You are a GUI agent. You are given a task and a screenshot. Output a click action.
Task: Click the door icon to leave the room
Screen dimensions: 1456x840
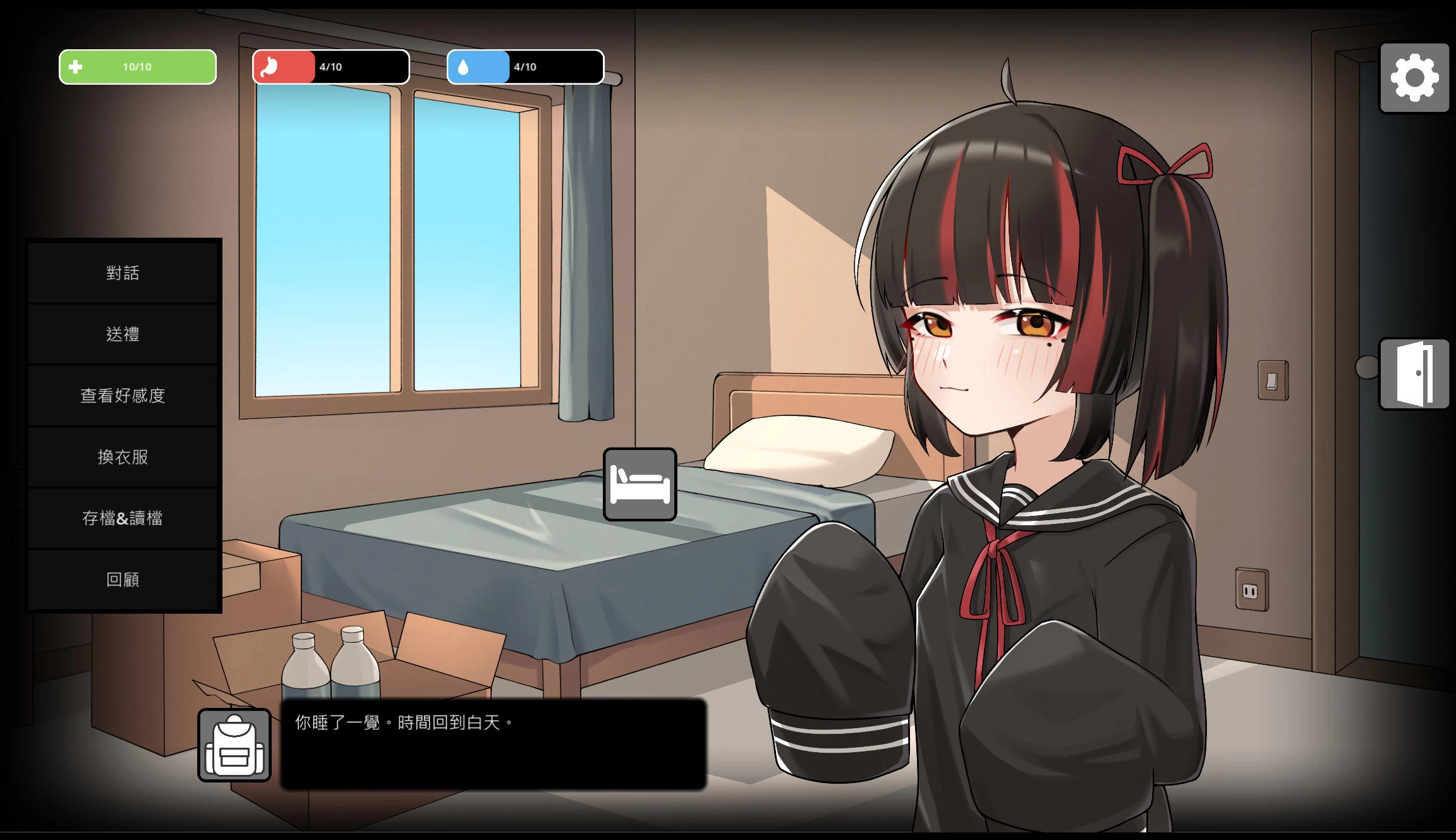(x=1414, y=374)
